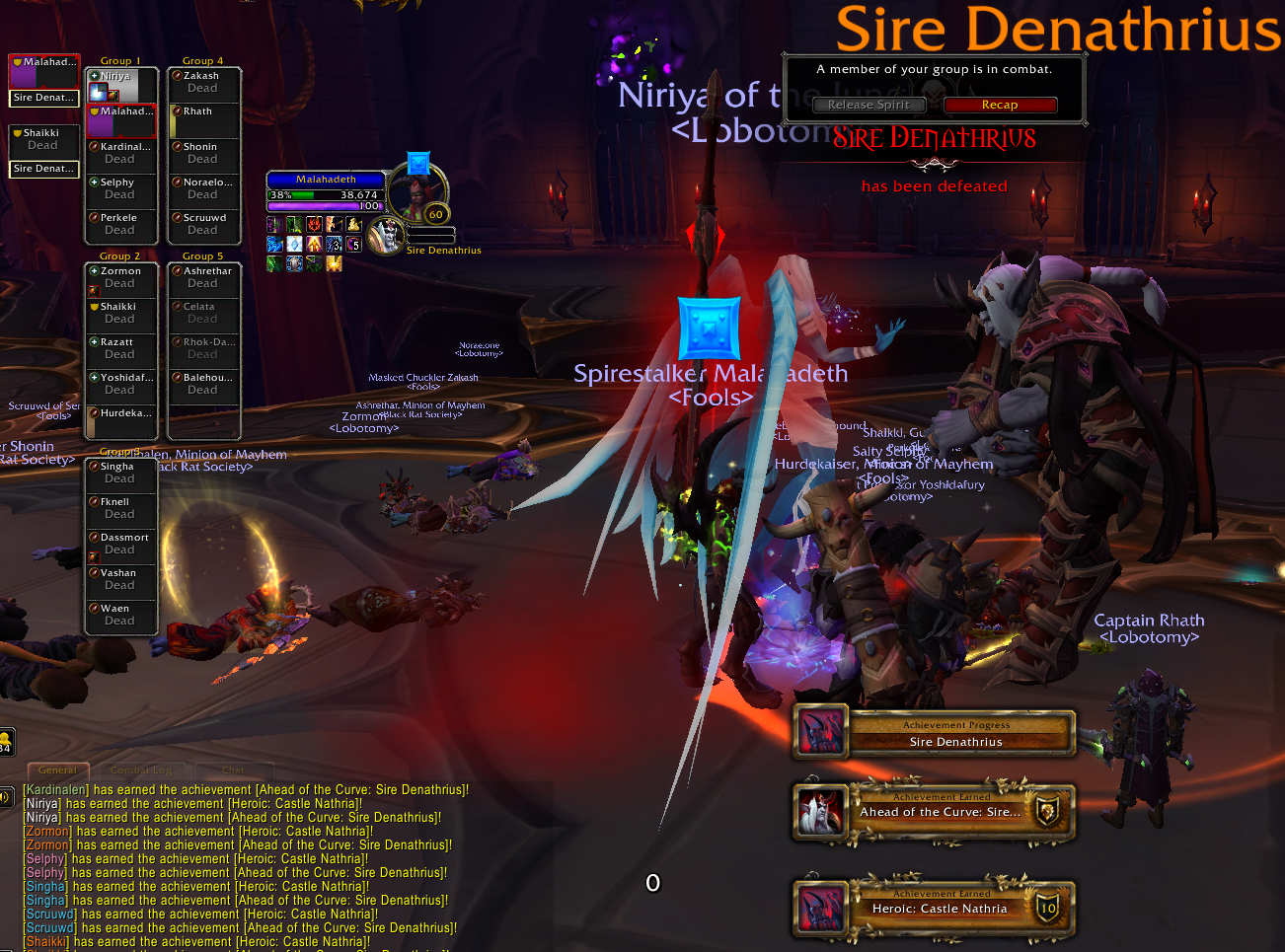Switch to the Combat Log tab
The height and width of the screenshot is (952, 1285).
click(141, 769)
